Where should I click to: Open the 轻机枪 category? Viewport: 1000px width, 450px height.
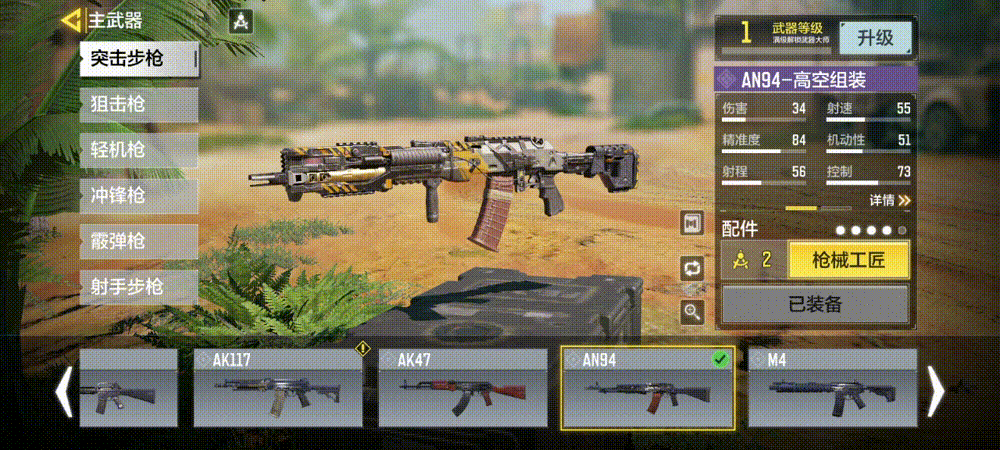[x=139, y=151]
